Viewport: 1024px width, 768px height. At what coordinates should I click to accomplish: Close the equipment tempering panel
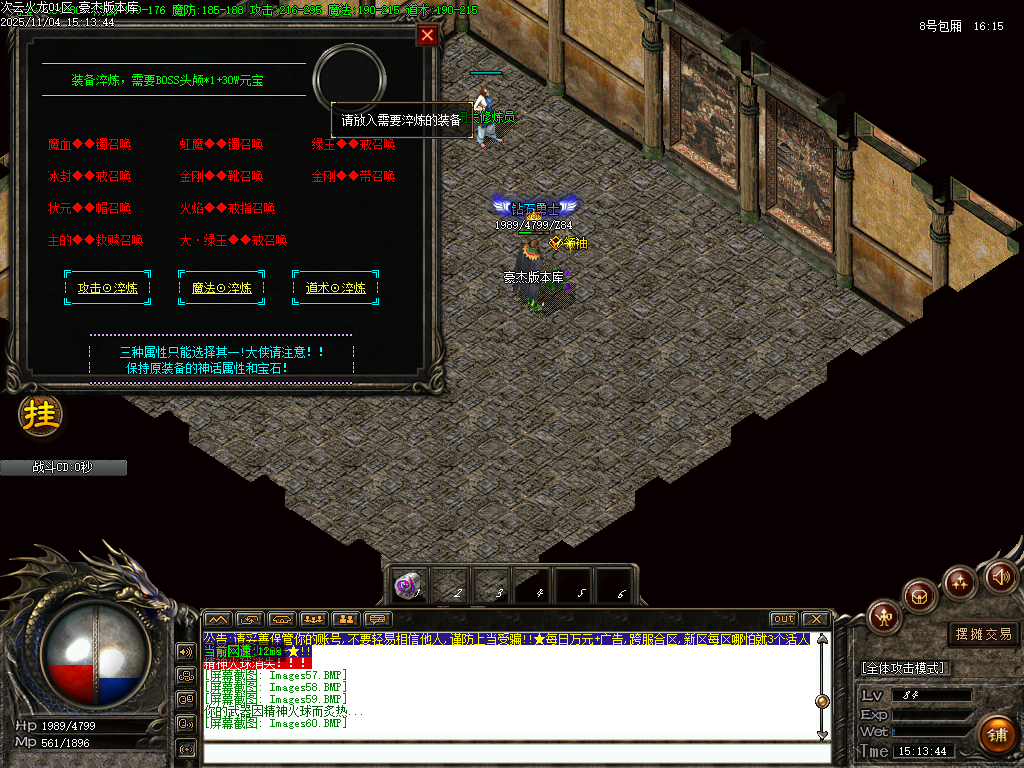(x=428, y=36)
